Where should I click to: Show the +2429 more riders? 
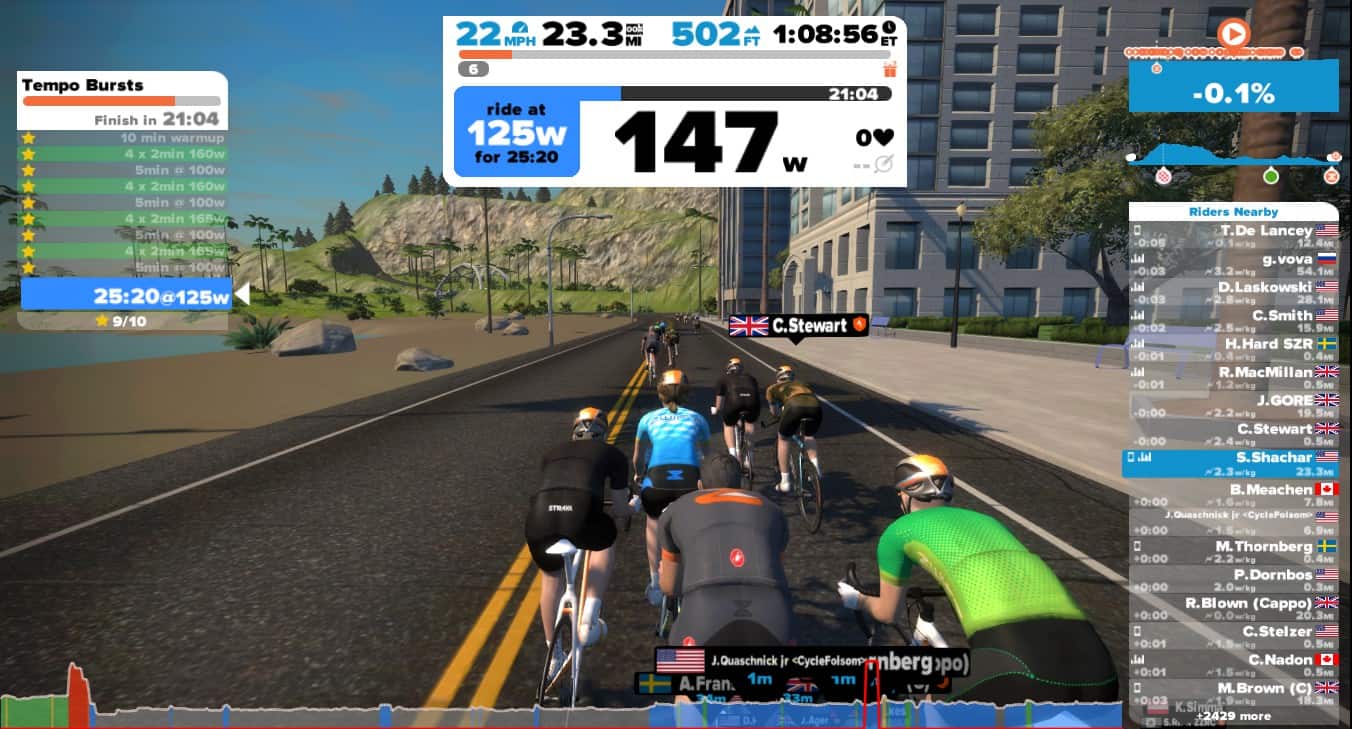[x=1232, y=716]
